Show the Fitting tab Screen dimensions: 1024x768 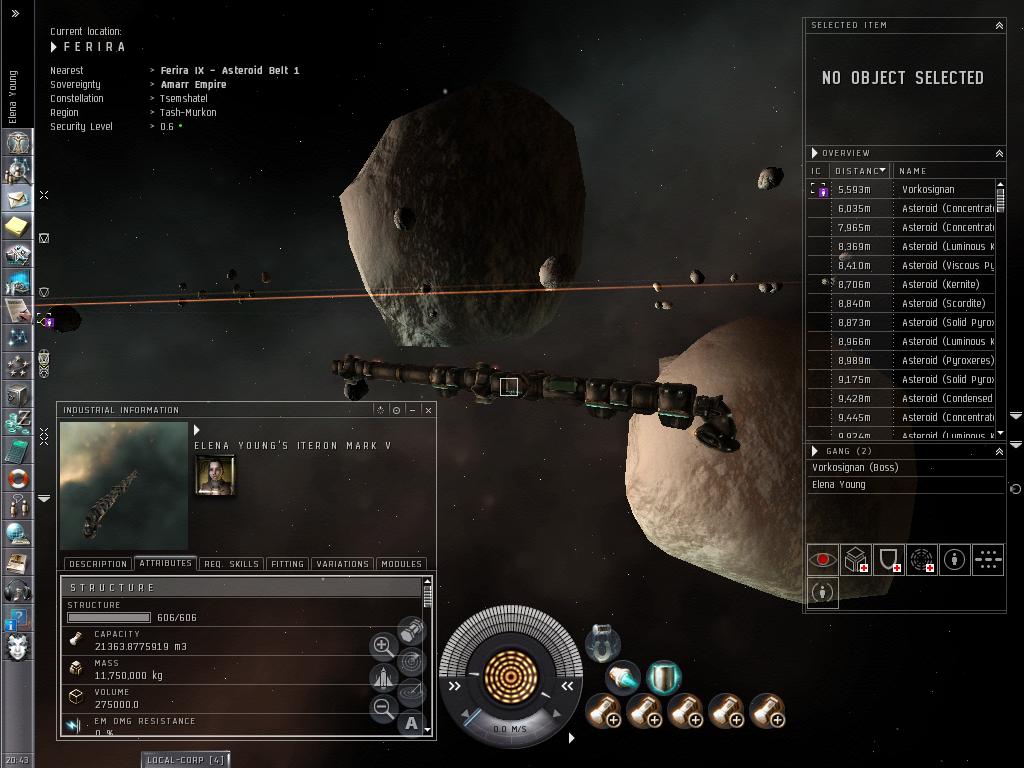tap(287, 564)
